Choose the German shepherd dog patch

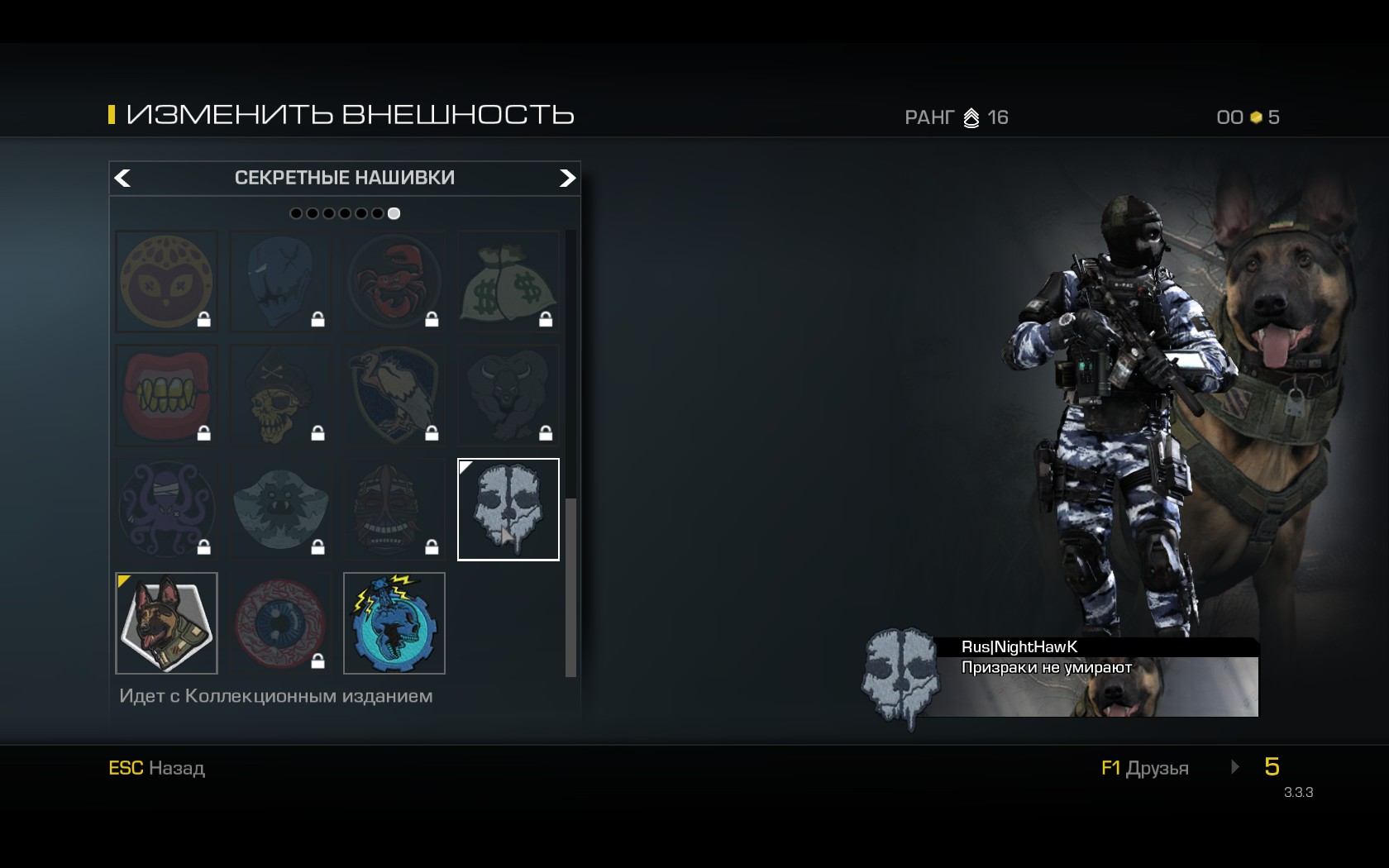tap(166, 623)
